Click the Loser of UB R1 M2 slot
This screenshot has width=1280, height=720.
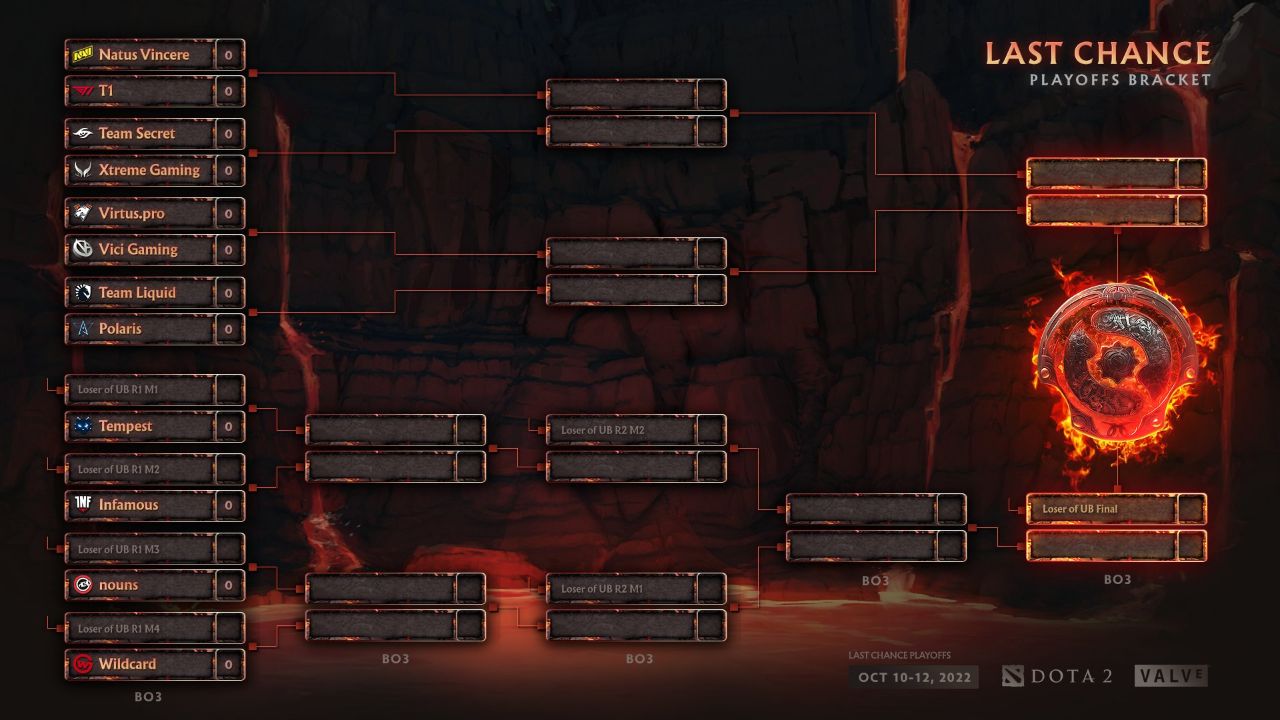click(142, 469)
